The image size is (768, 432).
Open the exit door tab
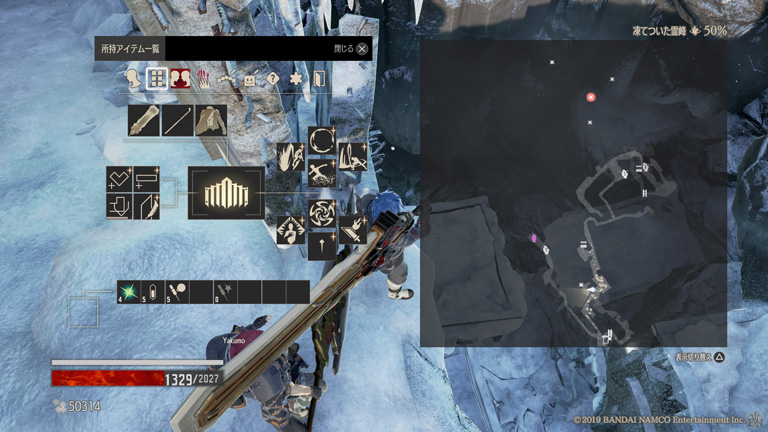[x=320, y=79]
